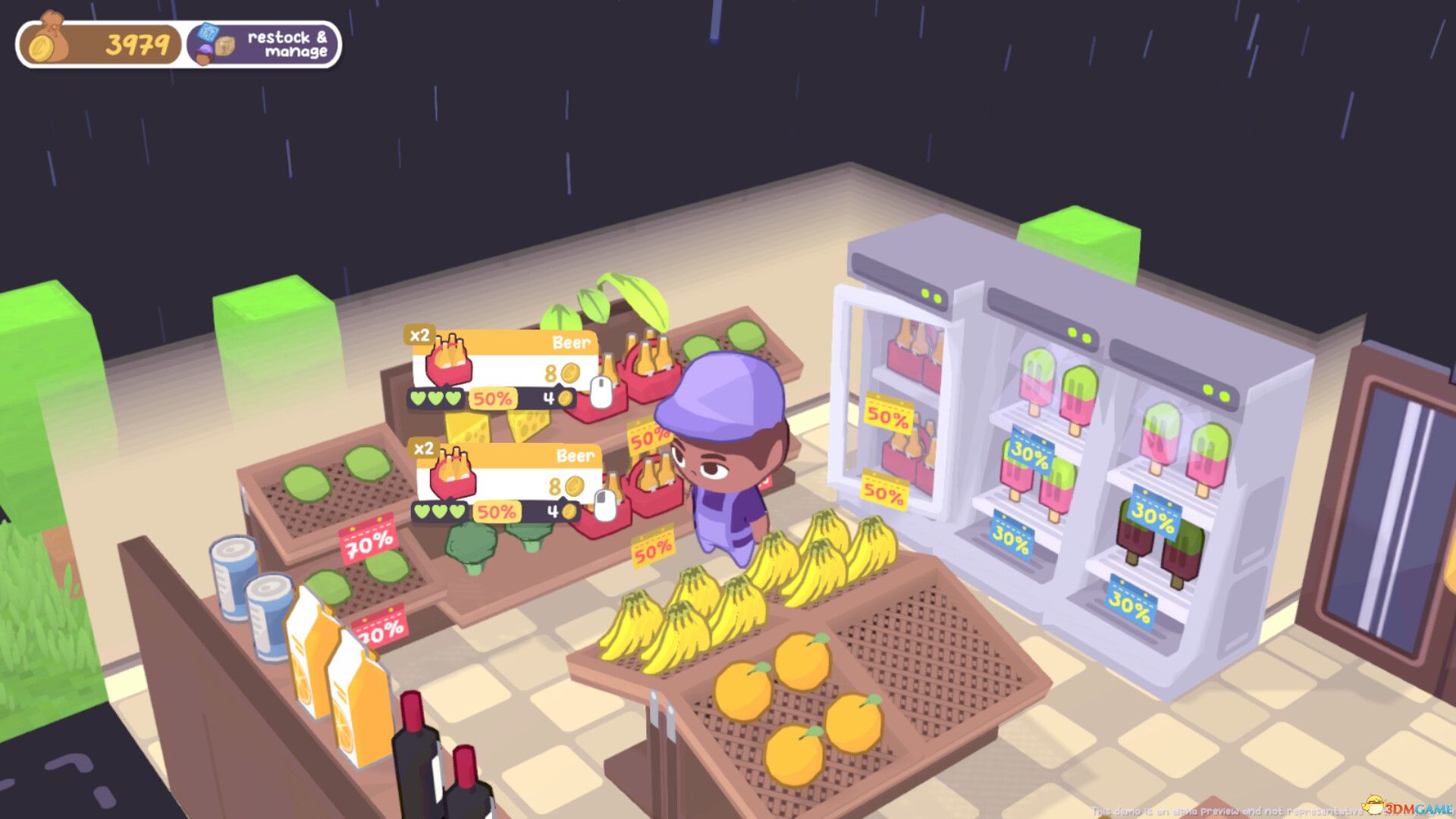Click the worker avatar icon in restock panel

pyautogui.click(x=205, y=55)
